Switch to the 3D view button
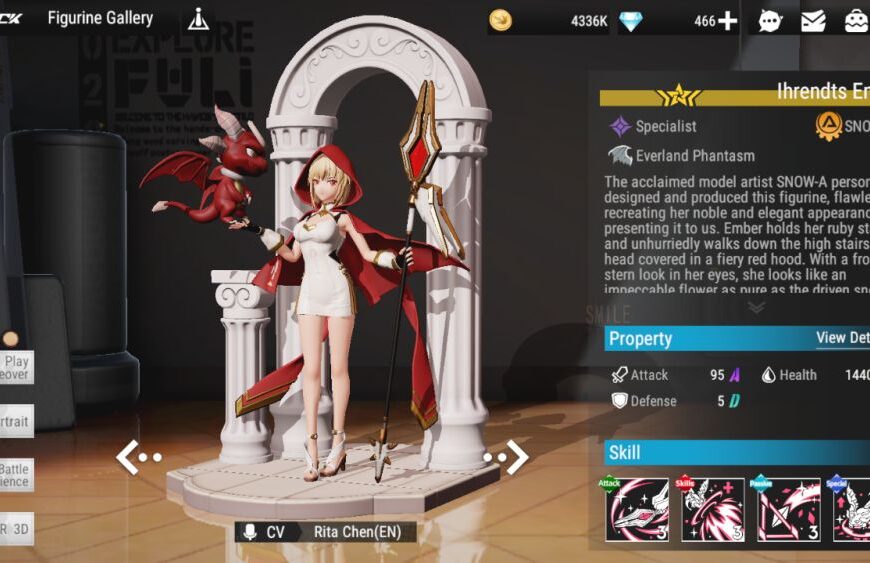 16,529
